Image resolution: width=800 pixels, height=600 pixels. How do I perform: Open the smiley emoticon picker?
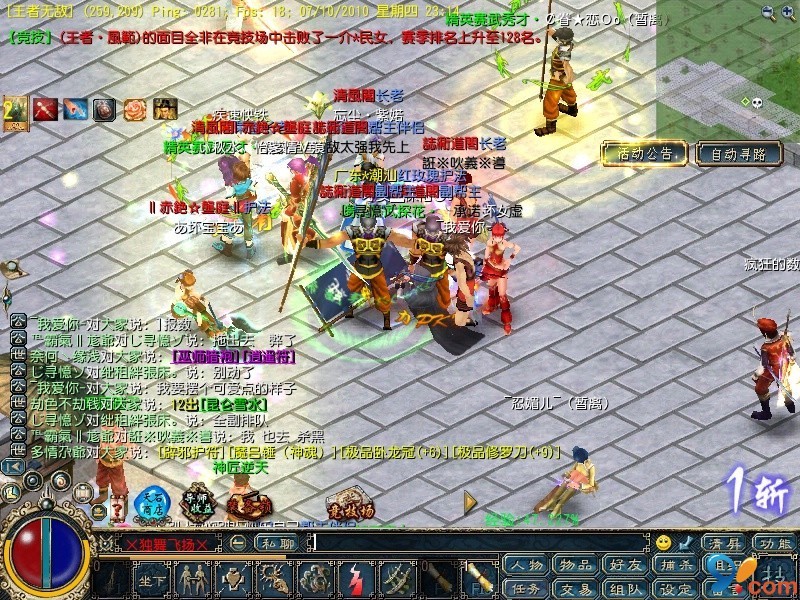click(x=663, y=543)
